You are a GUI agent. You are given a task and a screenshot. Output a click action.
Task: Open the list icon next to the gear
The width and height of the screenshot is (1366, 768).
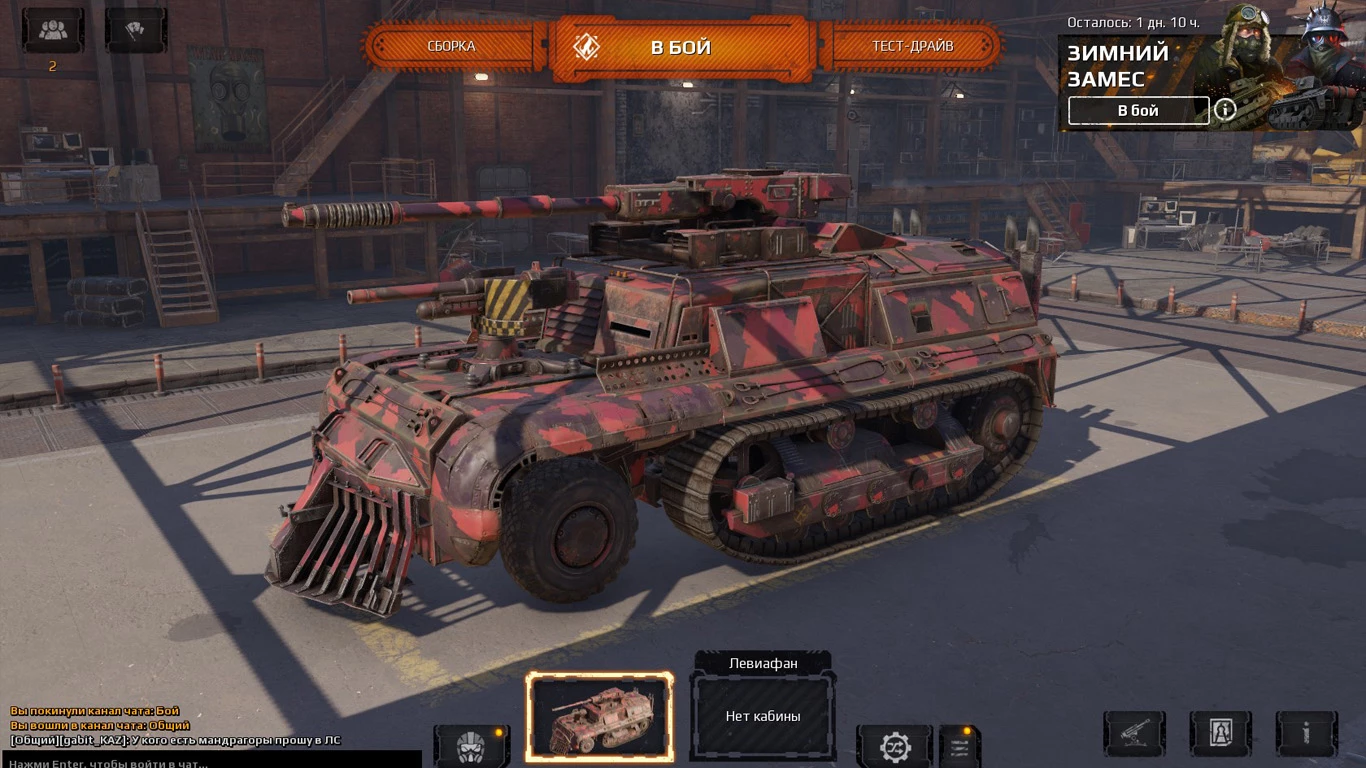(960, 746)
